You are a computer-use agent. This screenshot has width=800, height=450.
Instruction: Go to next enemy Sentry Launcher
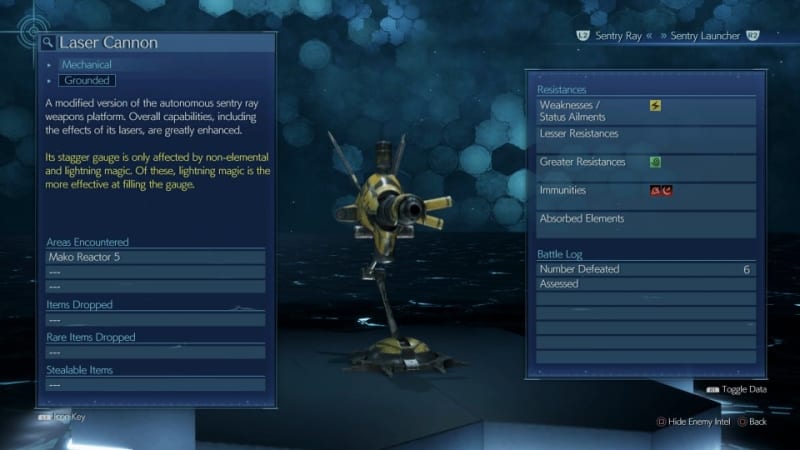[x=708, y=36]
